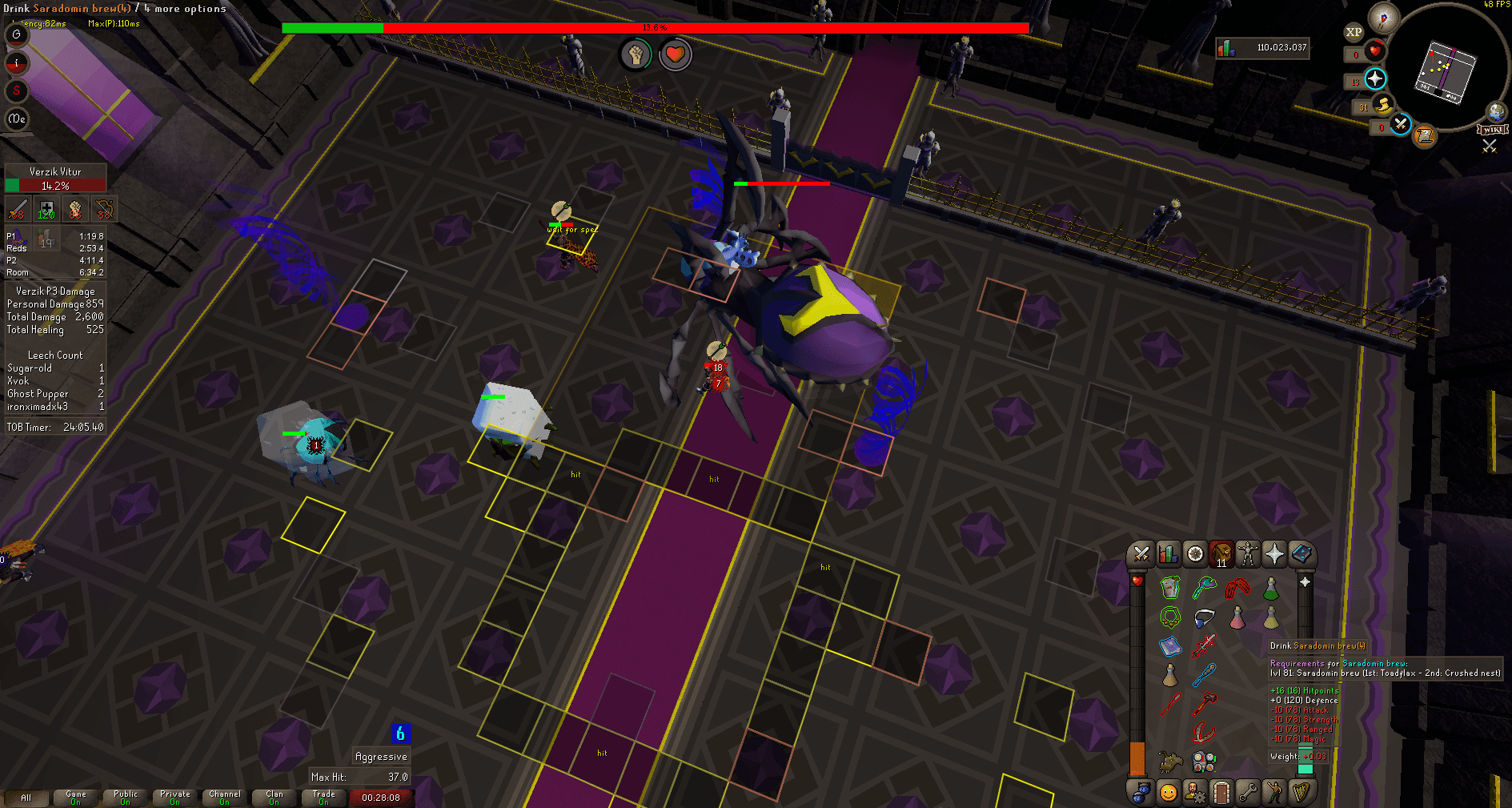The height and width of the screenshot is (808, 1512).
Task: Open the Magic spellbook tab
Action: pos(1301,554)
